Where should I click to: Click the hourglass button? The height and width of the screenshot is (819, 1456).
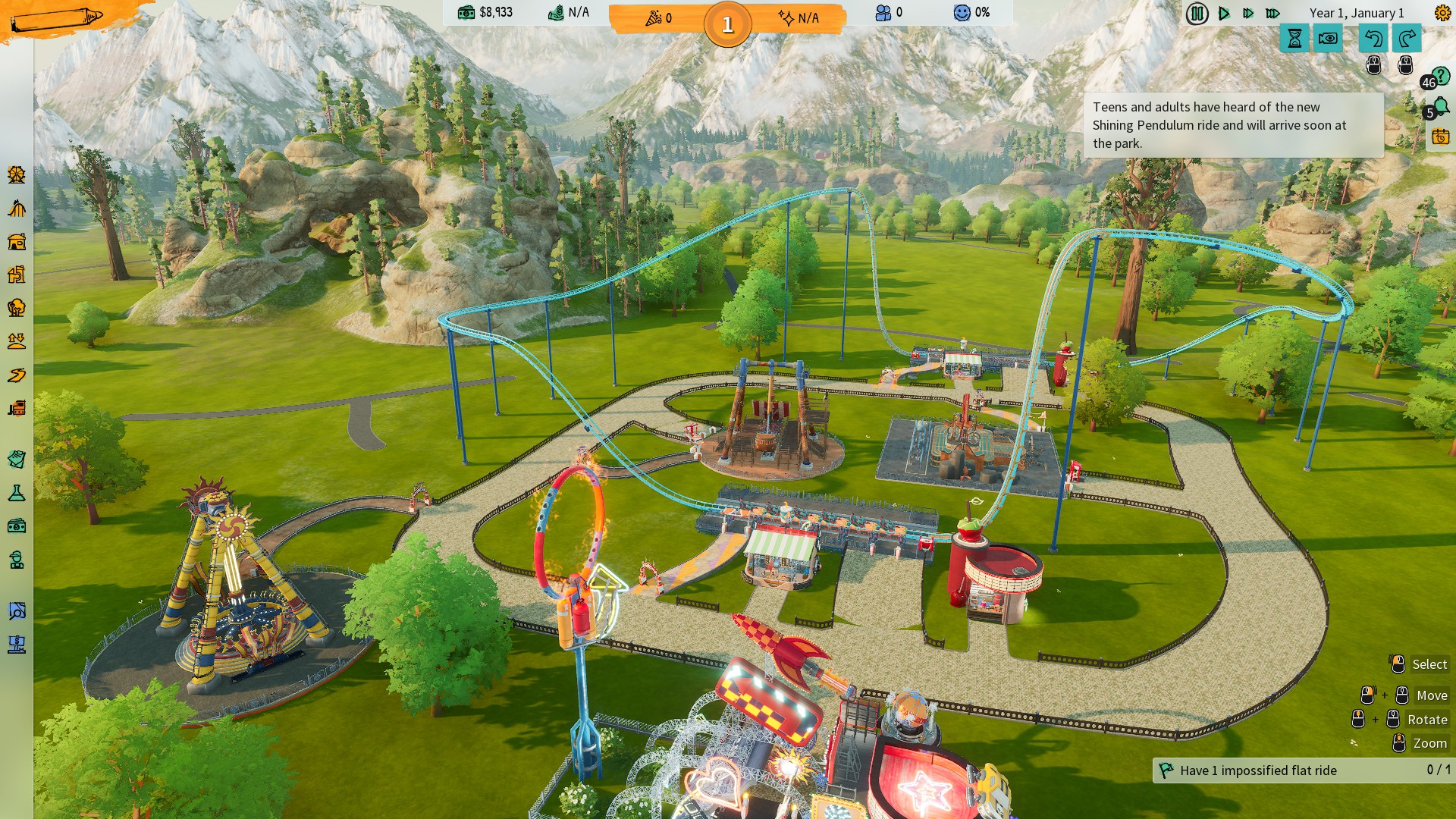1294,38
